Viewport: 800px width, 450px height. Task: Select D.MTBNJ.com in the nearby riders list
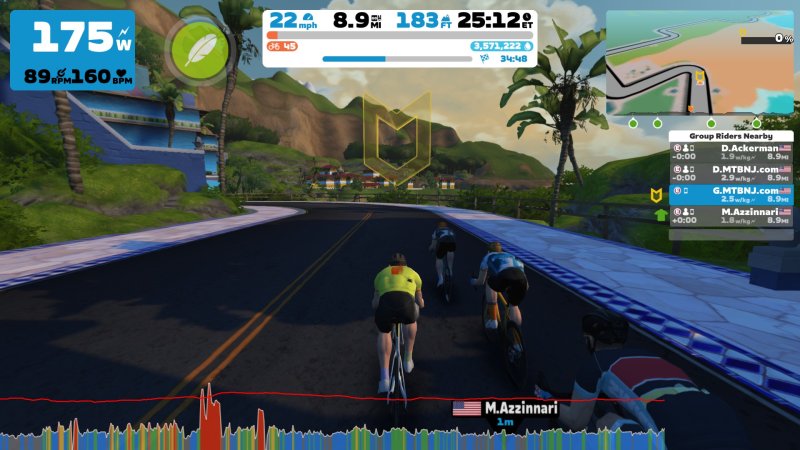[730, 171]
